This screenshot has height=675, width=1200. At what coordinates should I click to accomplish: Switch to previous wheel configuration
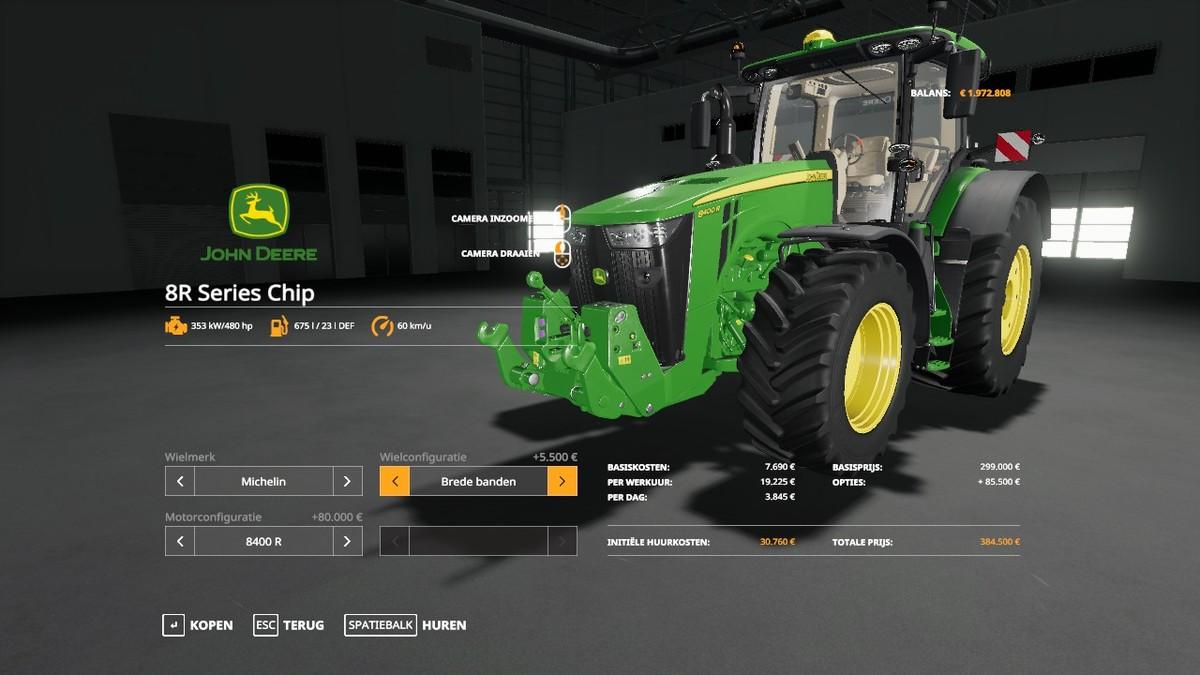395,481
